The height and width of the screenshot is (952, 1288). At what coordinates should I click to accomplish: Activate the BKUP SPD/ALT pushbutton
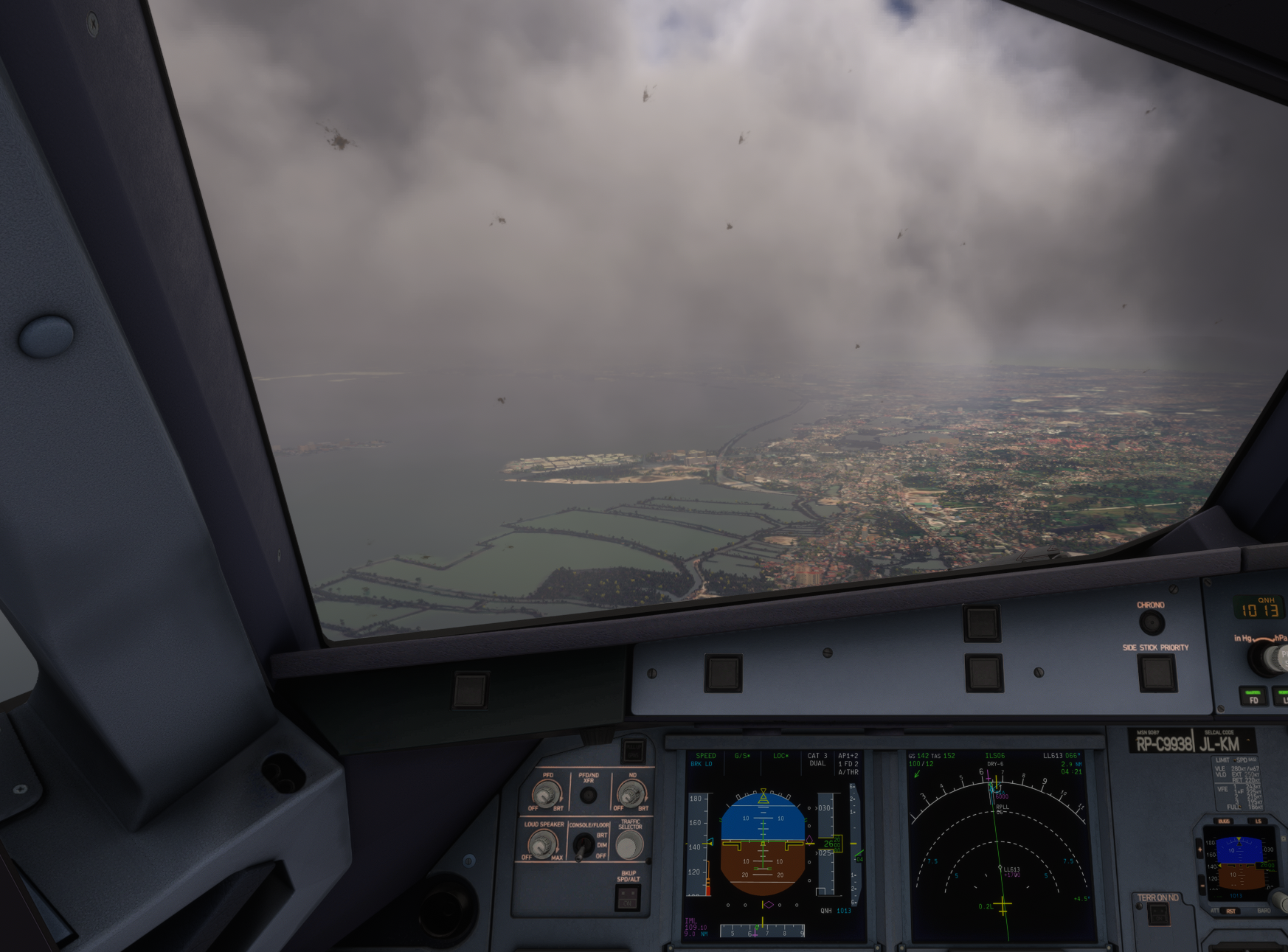pyautogui.click(x=627, y=897)
